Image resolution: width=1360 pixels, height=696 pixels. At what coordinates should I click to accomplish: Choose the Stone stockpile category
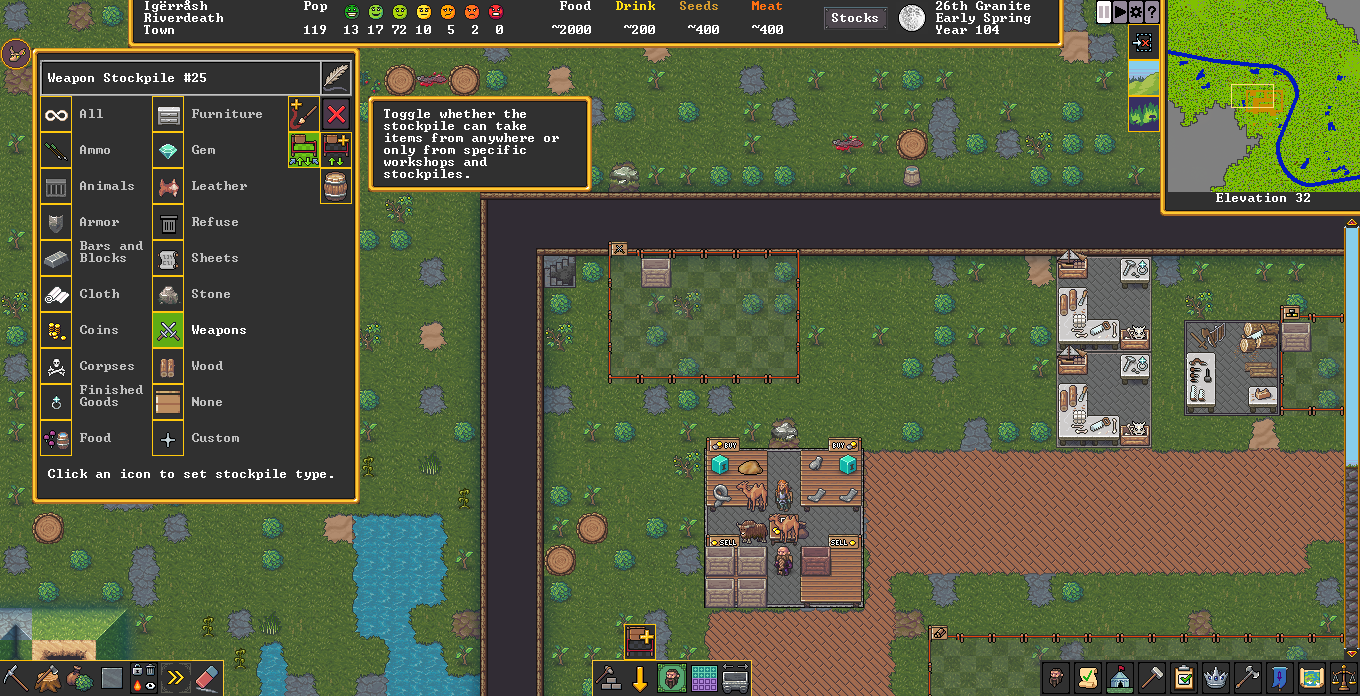click(x=169, y=294)
